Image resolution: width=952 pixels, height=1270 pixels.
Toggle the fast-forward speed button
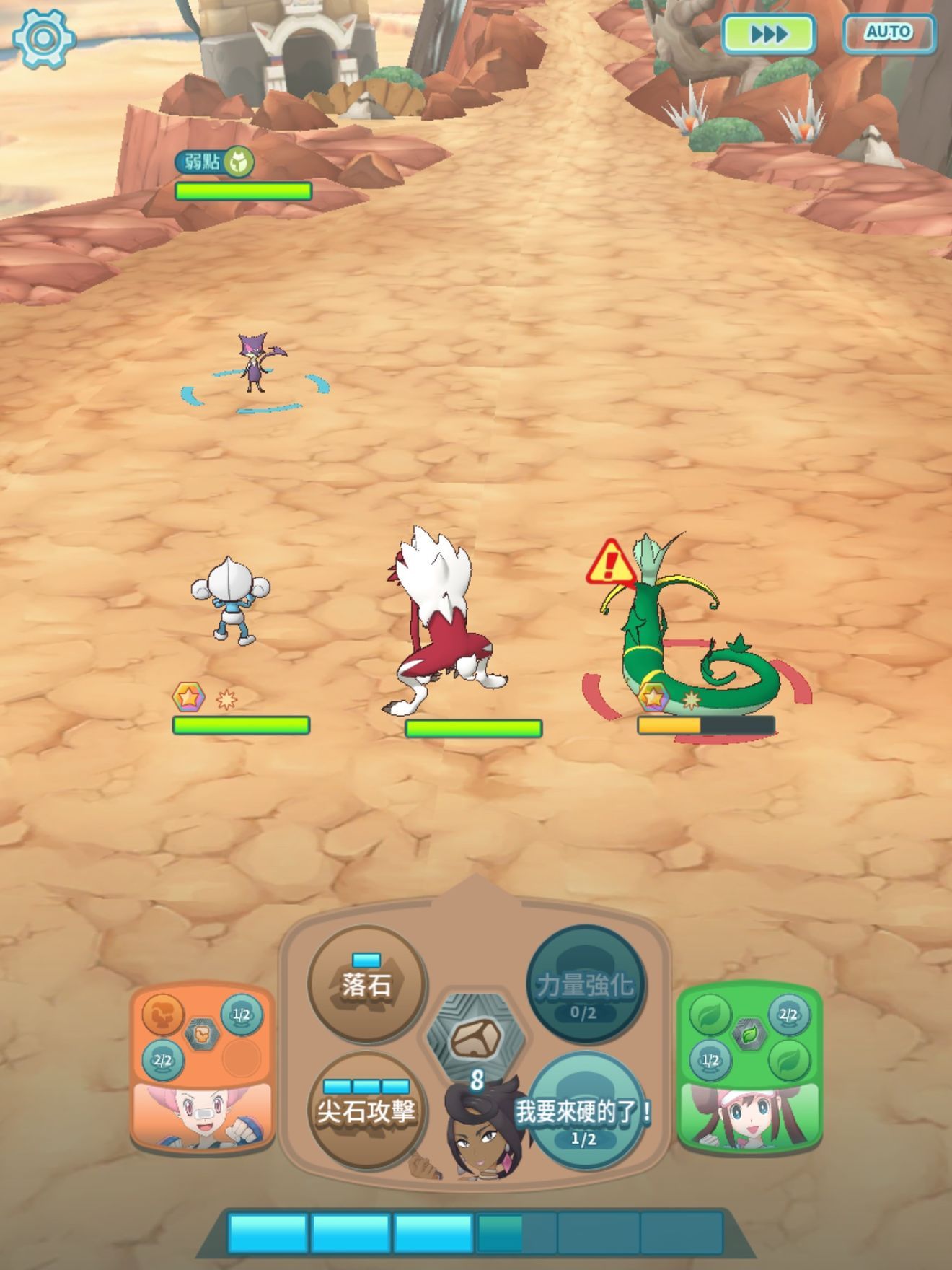click(x=769, y=34)
